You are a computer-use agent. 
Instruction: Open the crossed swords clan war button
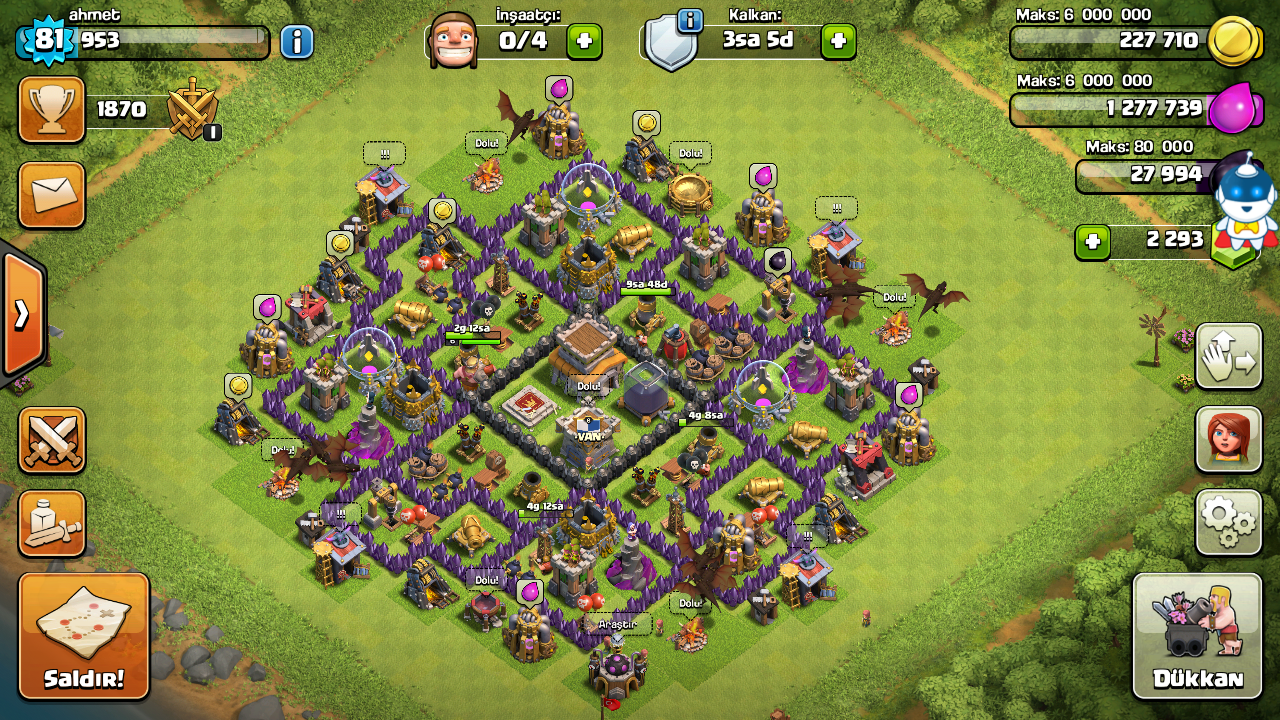coord(52,440)
